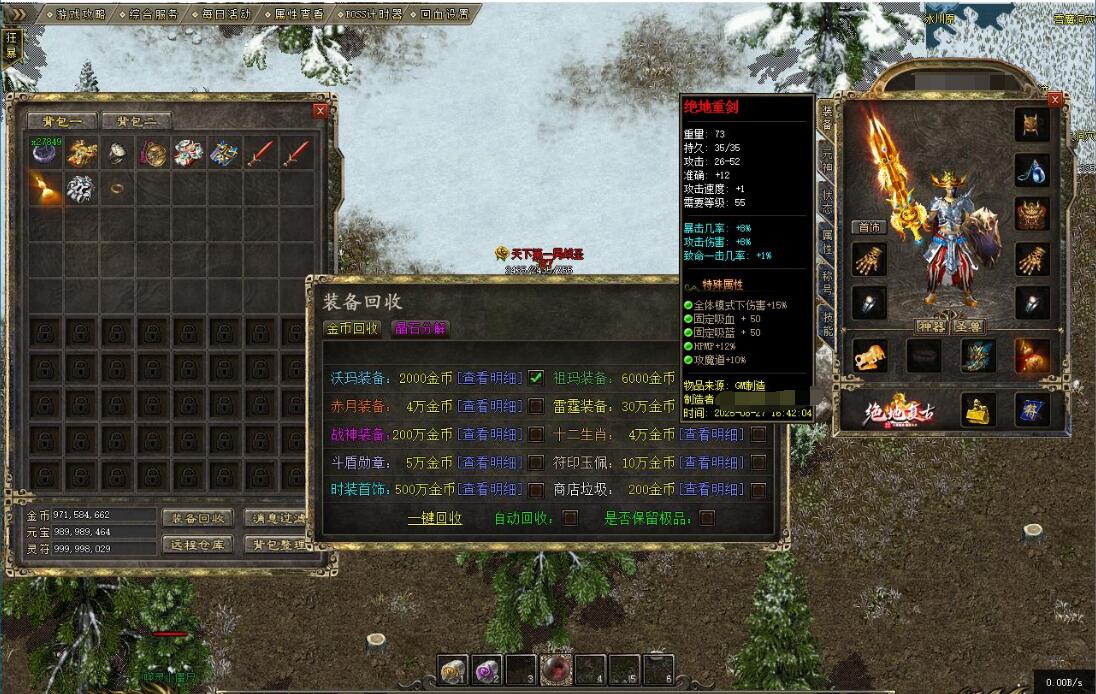Switch to the 晶石分解 tab
The width and height of the screenshot is (1096, 694).
[x=420, y=328]
